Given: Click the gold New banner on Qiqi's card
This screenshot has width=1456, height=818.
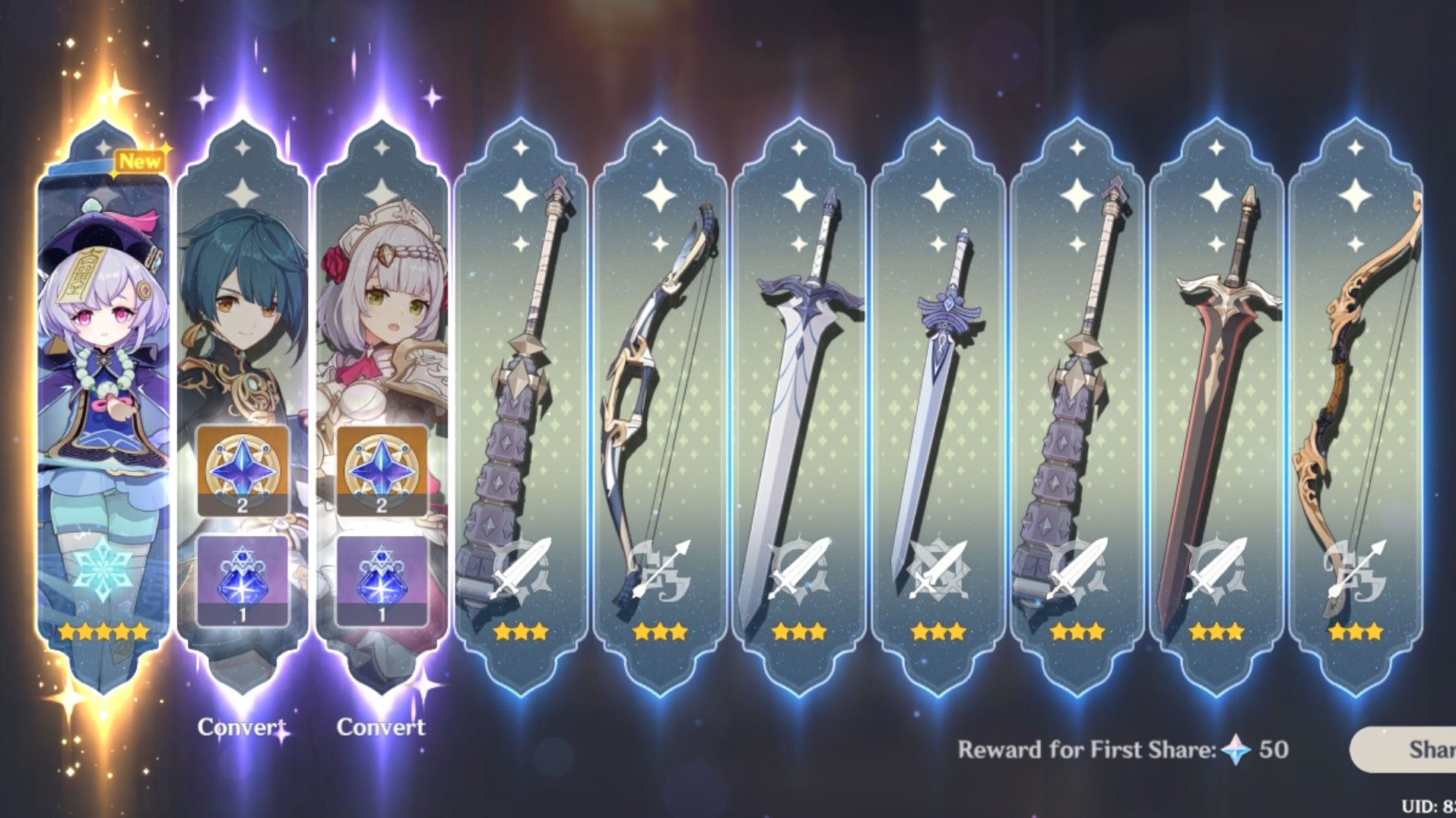Looking at the screenshot, I should [x=139, y=160].
